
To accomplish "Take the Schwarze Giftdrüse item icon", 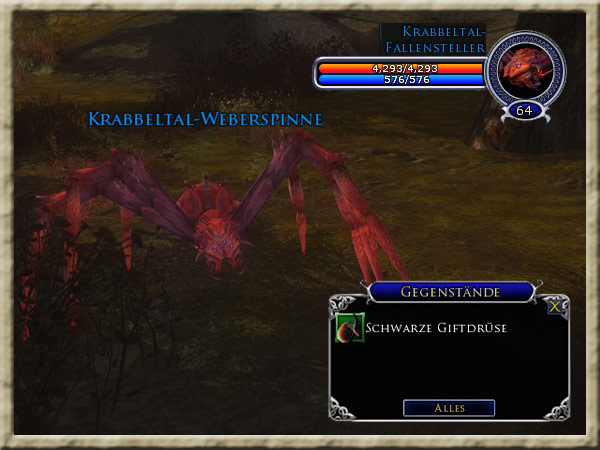I will pyautogui.click(x=349, y=327).
